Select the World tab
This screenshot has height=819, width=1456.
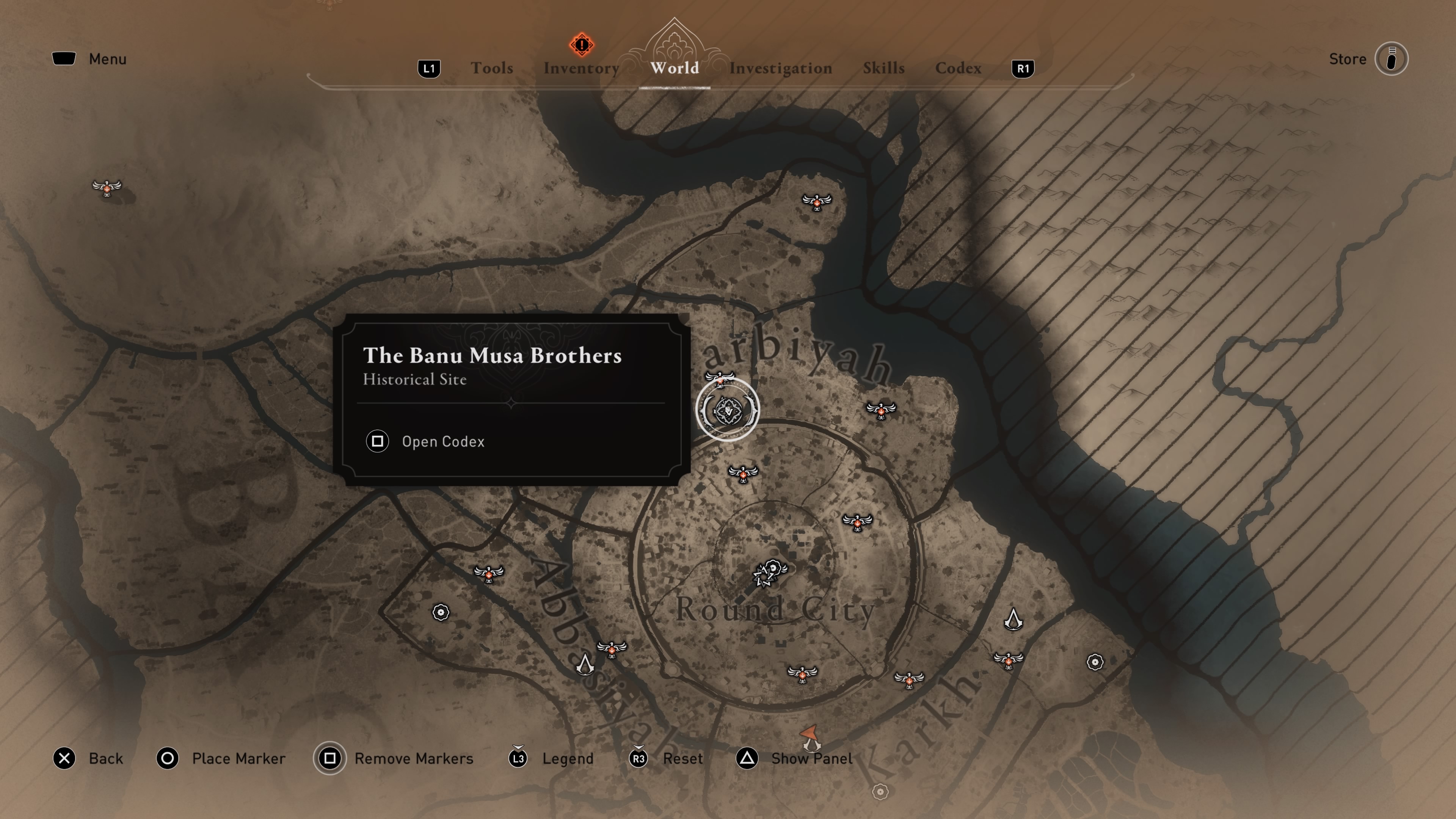coord(674,68)
